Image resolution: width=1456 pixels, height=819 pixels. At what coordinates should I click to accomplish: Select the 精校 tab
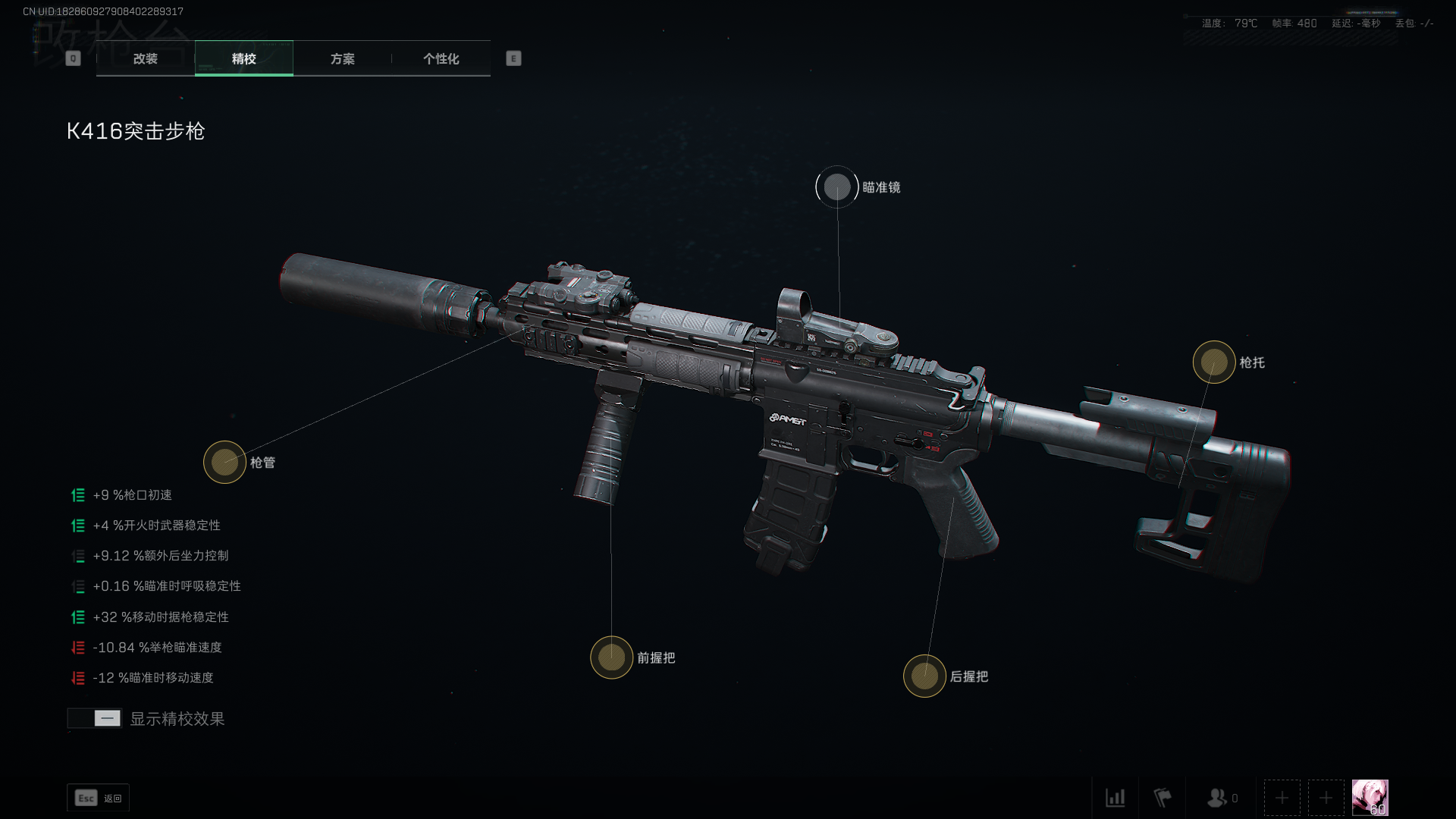243,58
